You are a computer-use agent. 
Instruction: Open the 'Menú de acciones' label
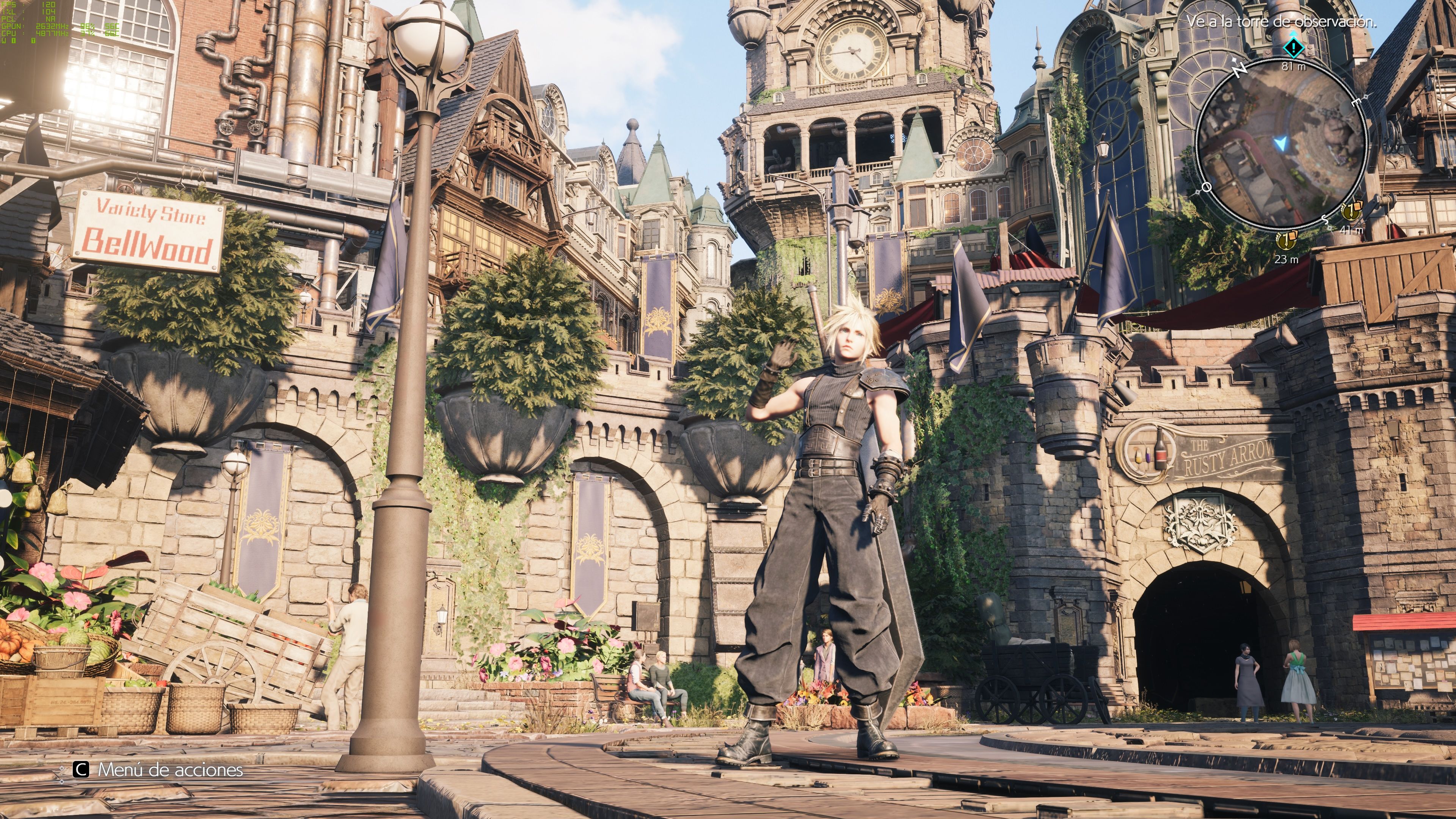(170, 769)
